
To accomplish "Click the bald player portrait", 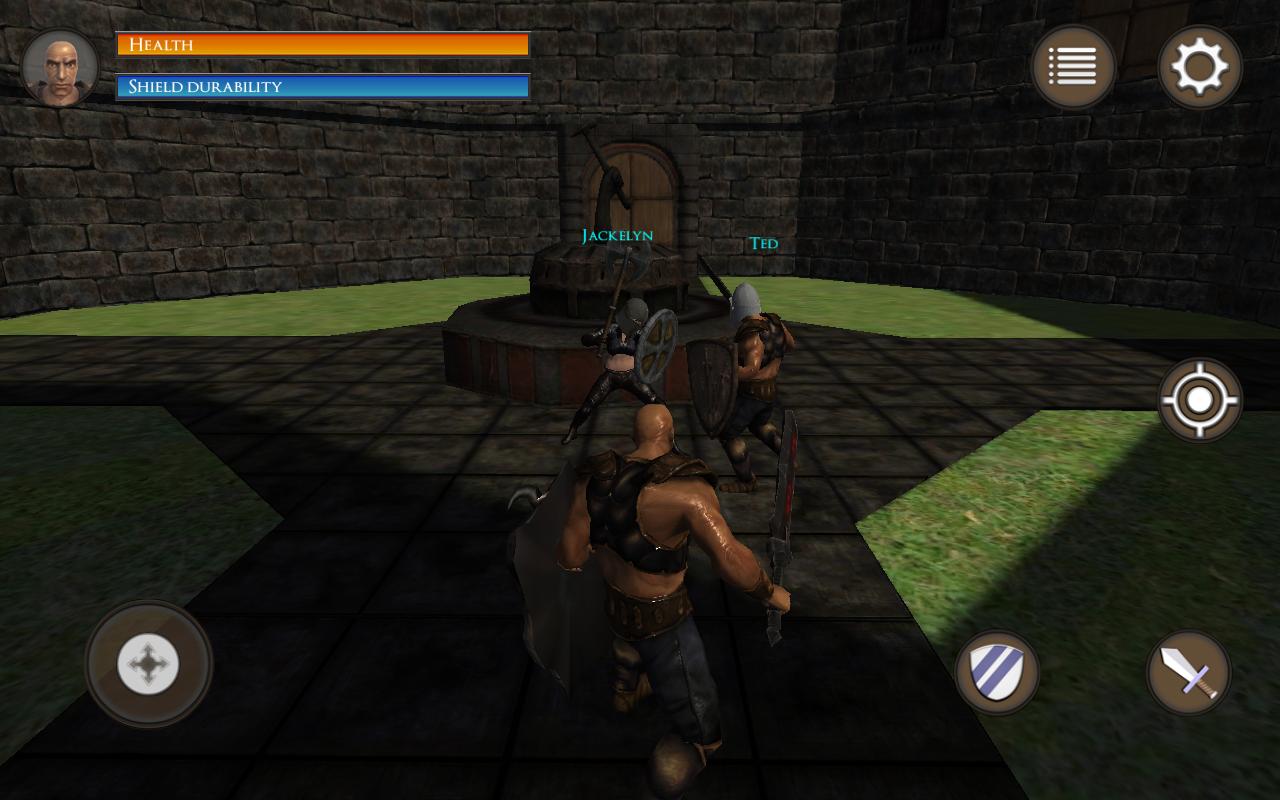I will tap(60, 68).
